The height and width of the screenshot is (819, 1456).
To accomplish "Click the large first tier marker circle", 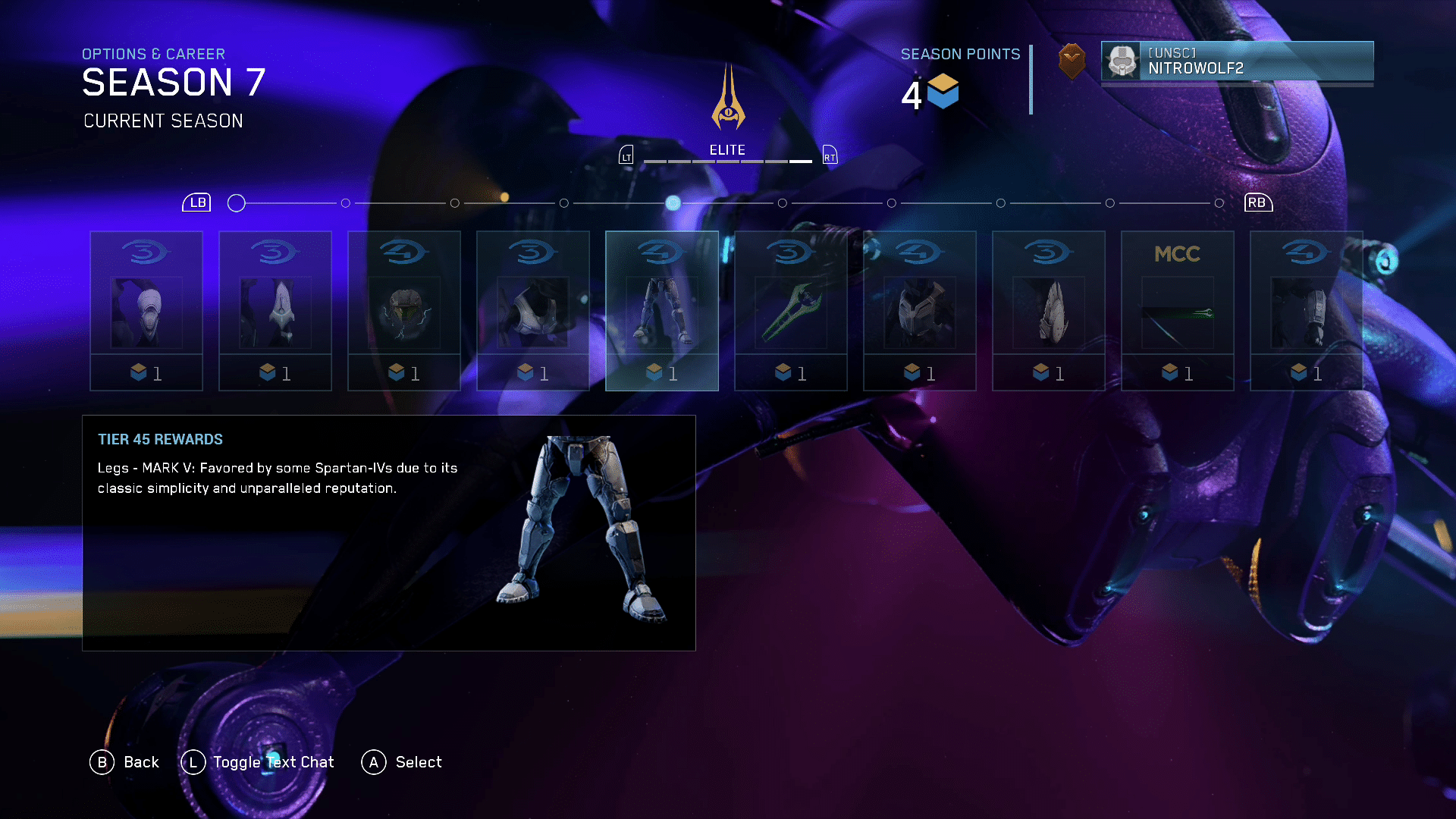I will (237, 203).
